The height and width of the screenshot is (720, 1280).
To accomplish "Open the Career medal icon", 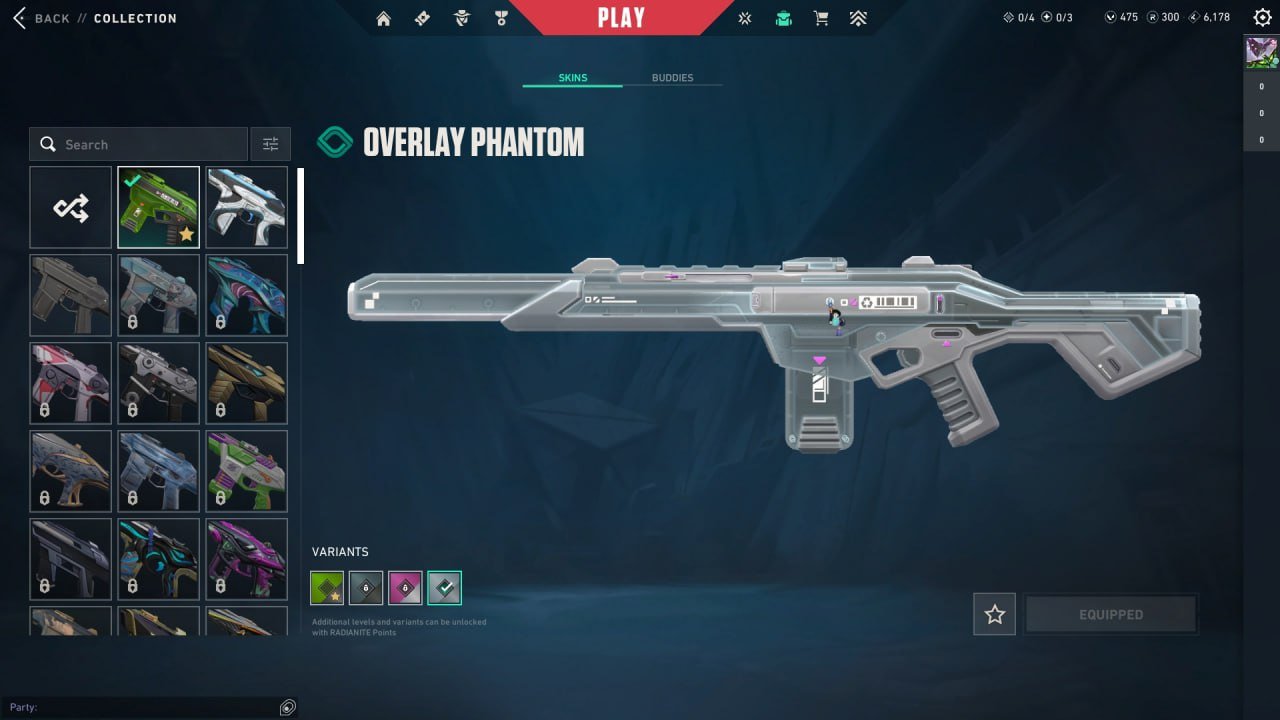I will (501, 17).
